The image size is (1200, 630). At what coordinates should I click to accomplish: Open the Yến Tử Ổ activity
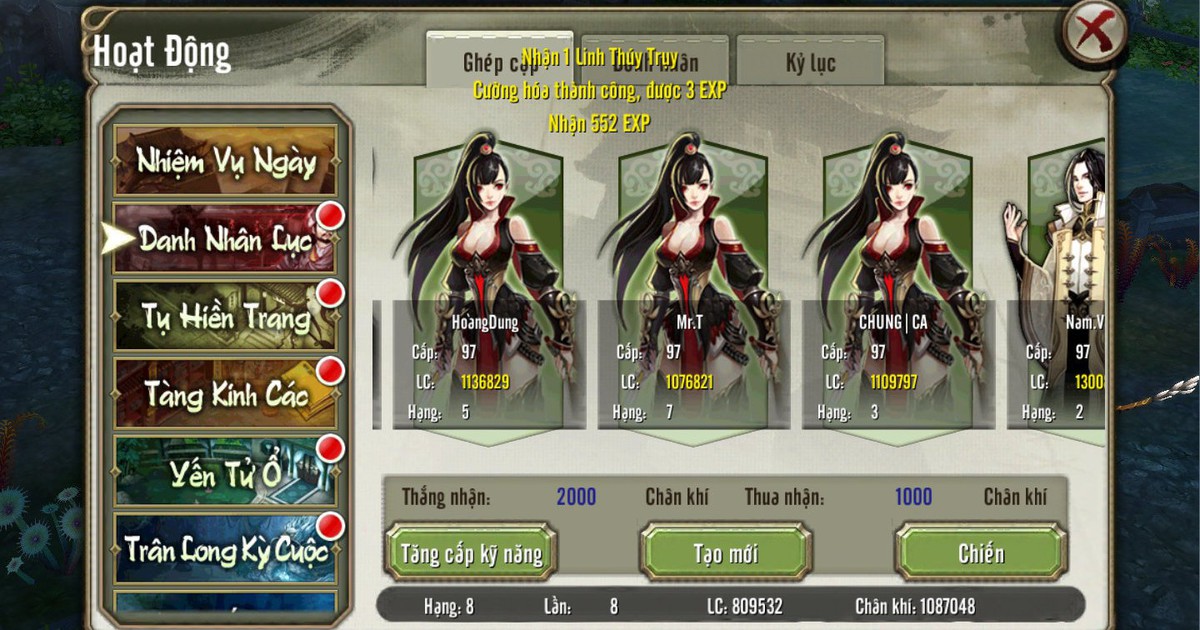(x=225, y=471)
